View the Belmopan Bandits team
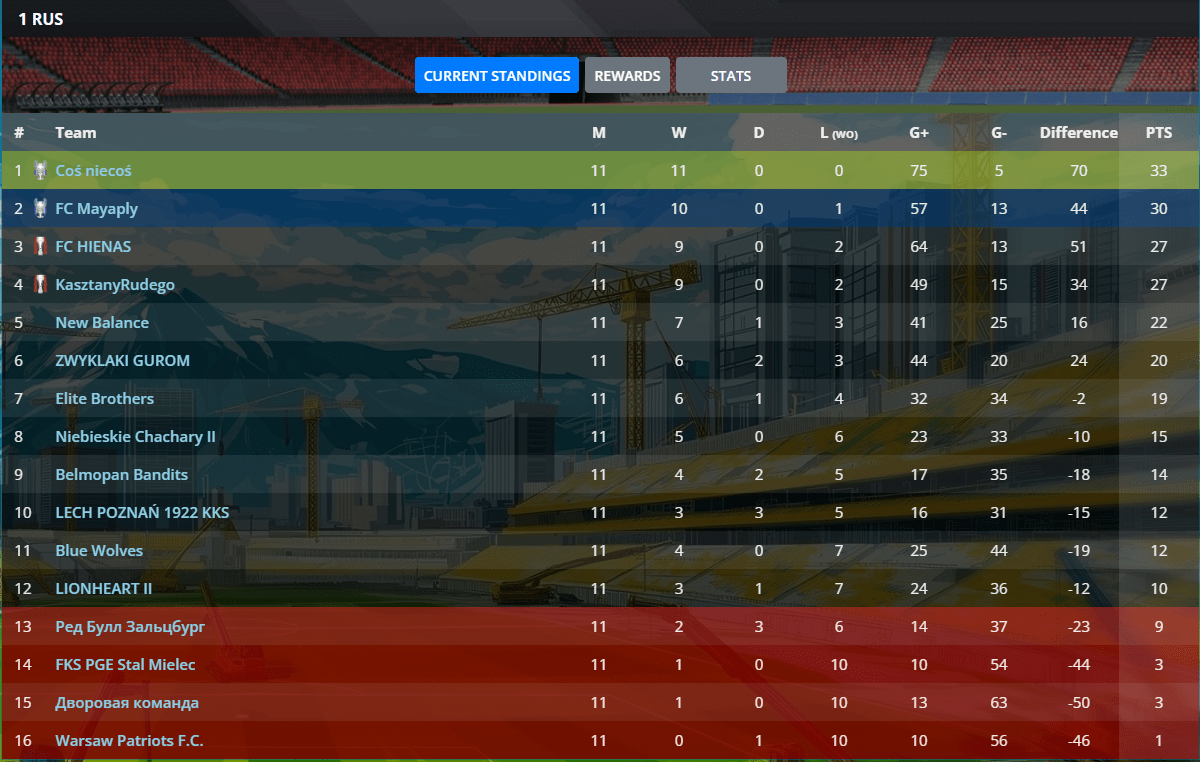The image size is (1200, 762). point(121,475)
